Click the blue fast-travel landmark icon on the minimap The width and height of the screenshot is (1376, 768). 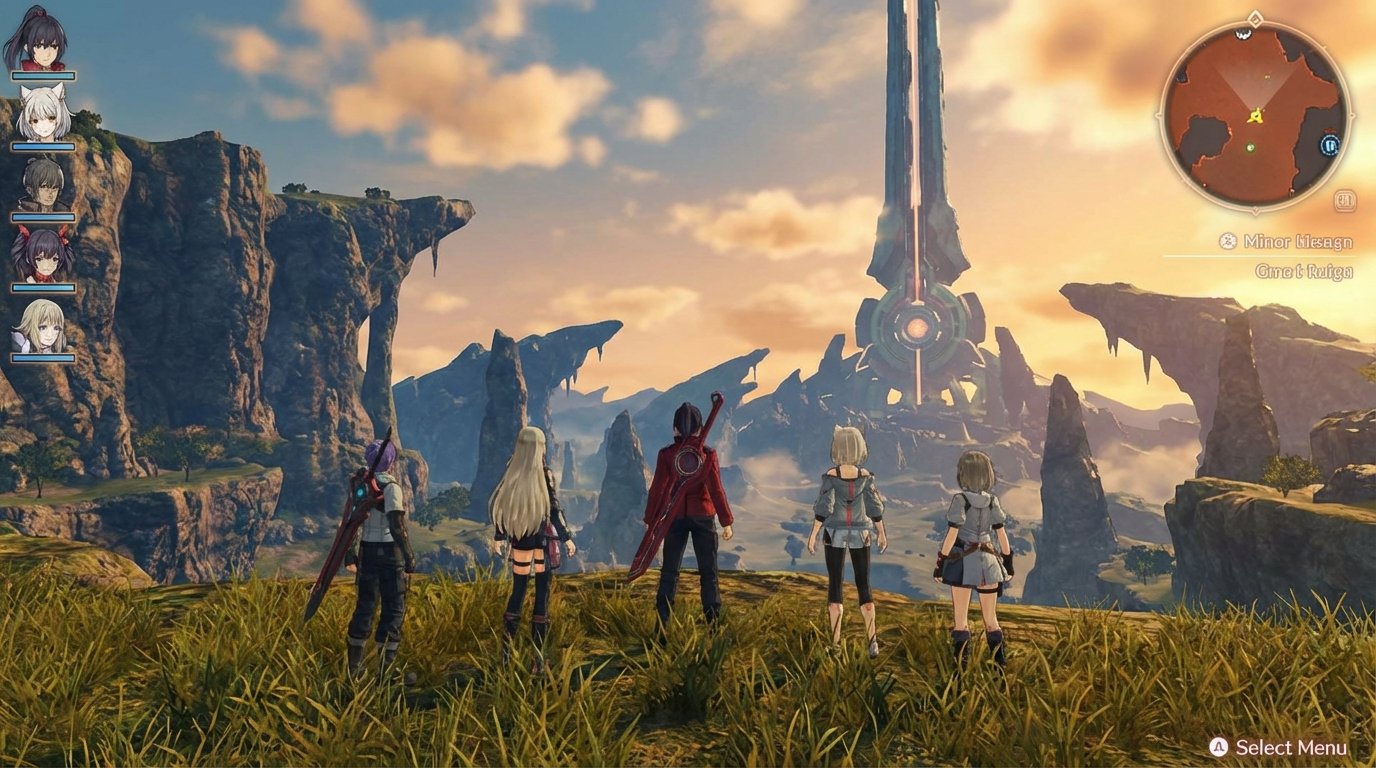coord(1329,144)
